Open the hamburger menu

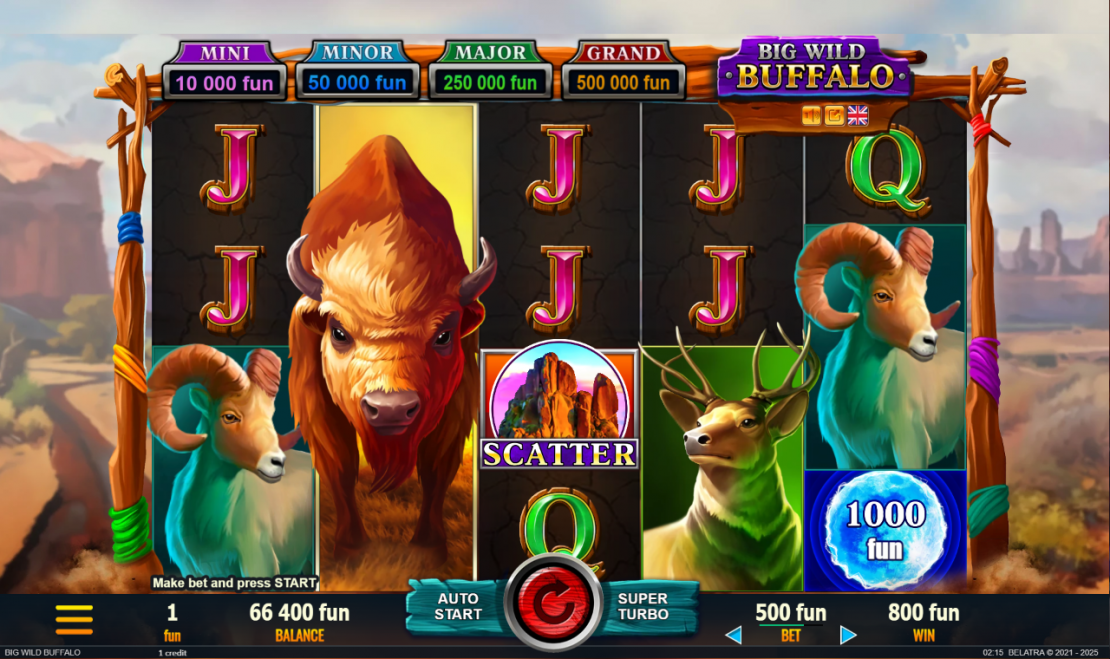[74, 619]
